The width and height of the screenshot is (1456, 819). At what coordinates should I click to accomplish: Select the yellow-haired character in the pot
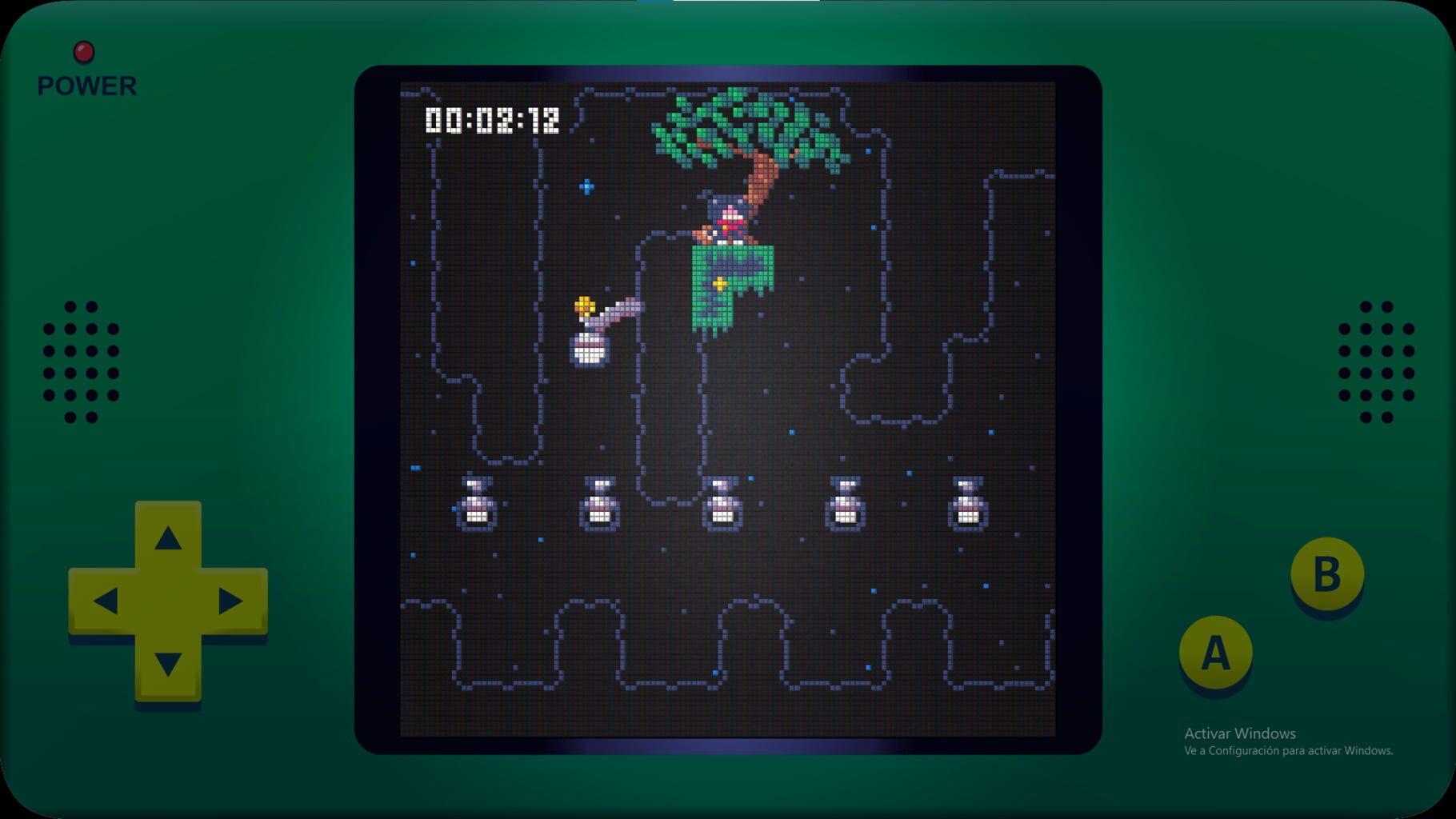590,328
